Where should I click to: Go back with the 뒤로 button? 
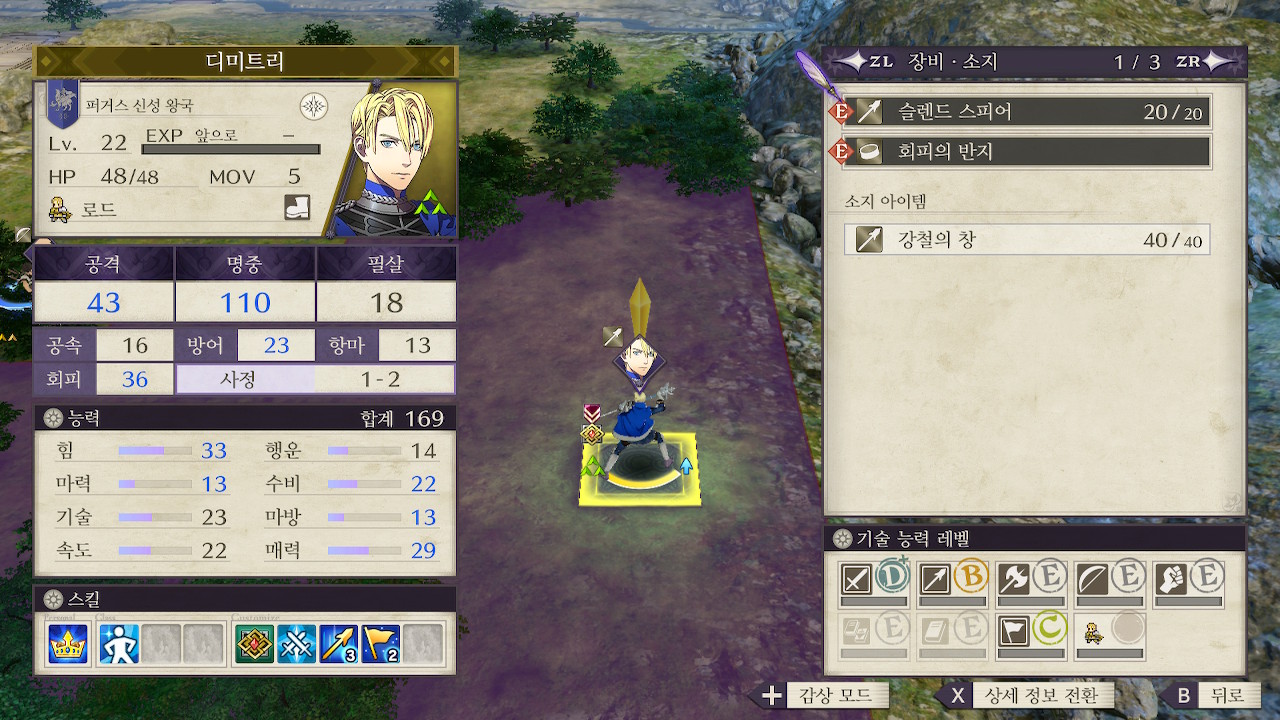1212,696
